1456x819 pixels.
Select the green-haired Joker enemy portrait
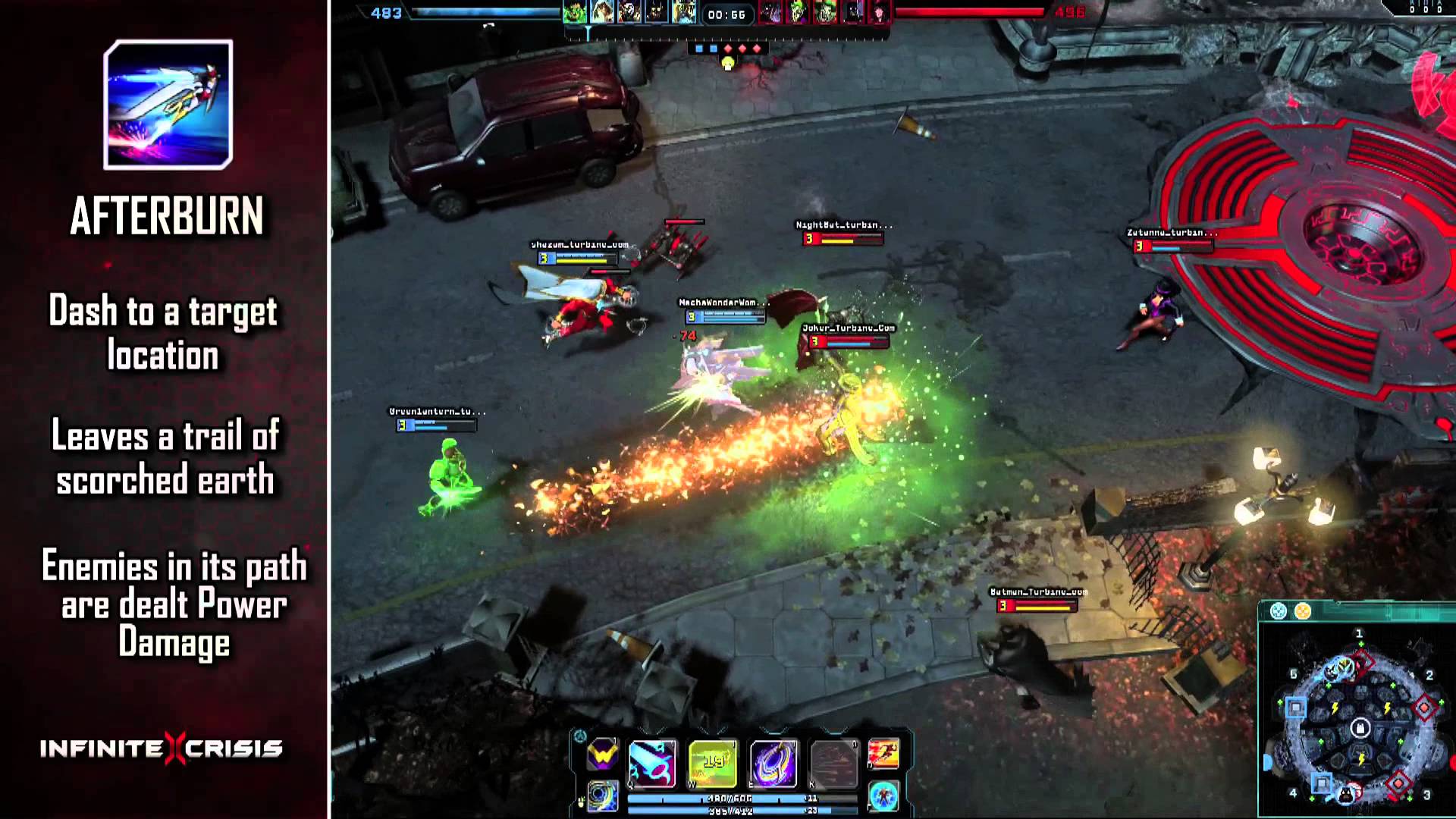click(797, 13)
